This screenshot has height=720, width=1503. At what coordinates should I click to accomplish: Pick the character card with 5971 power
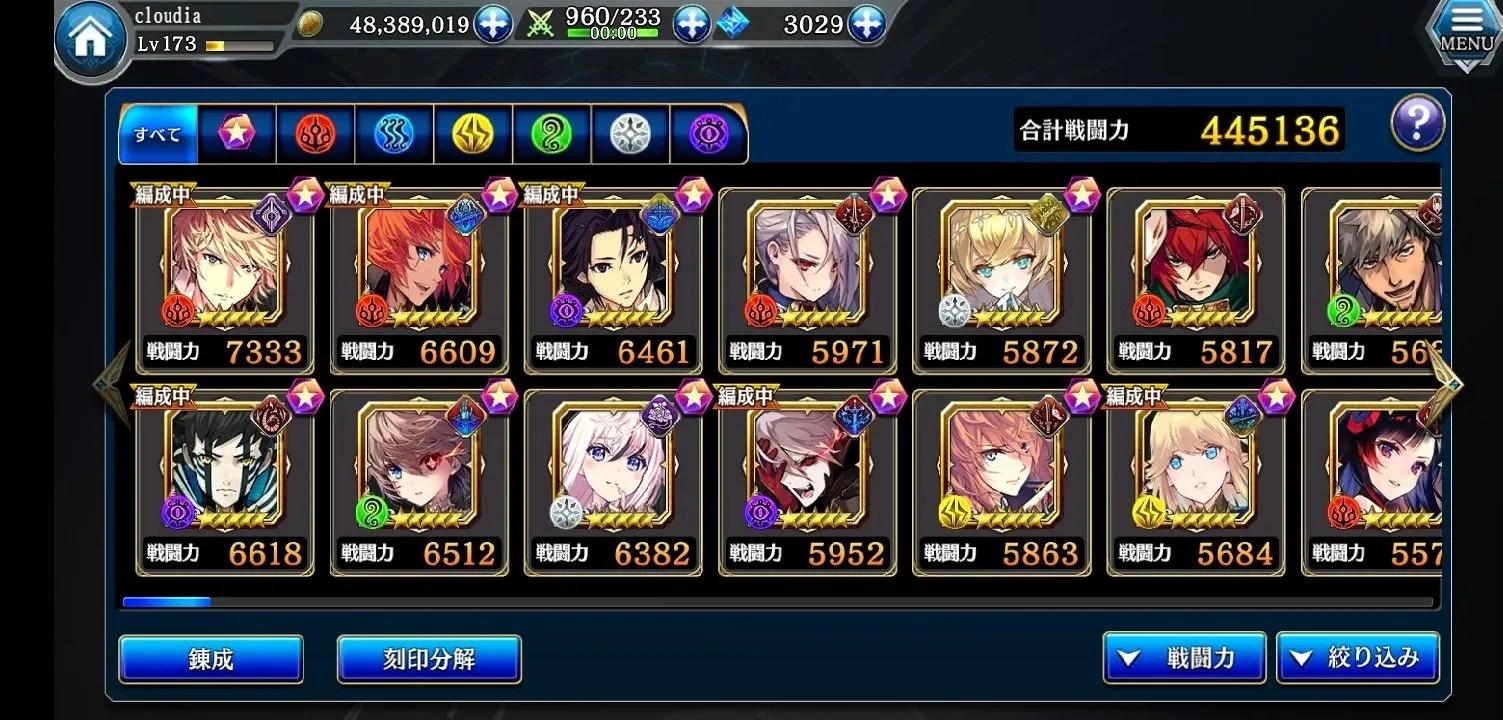point(807,280)
